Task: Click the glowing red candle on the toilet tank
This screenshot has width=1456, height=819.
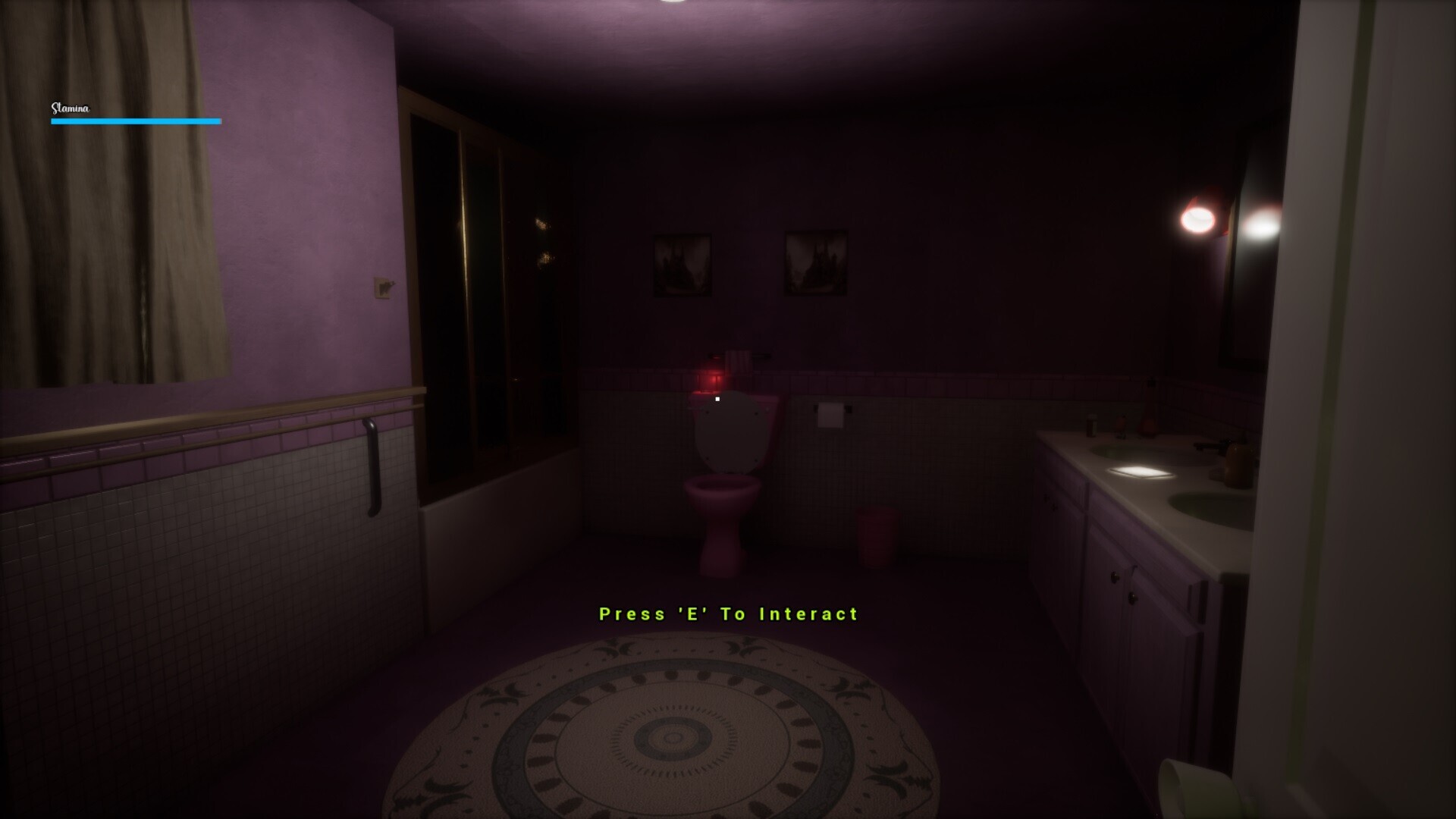Action: [713, 379]
